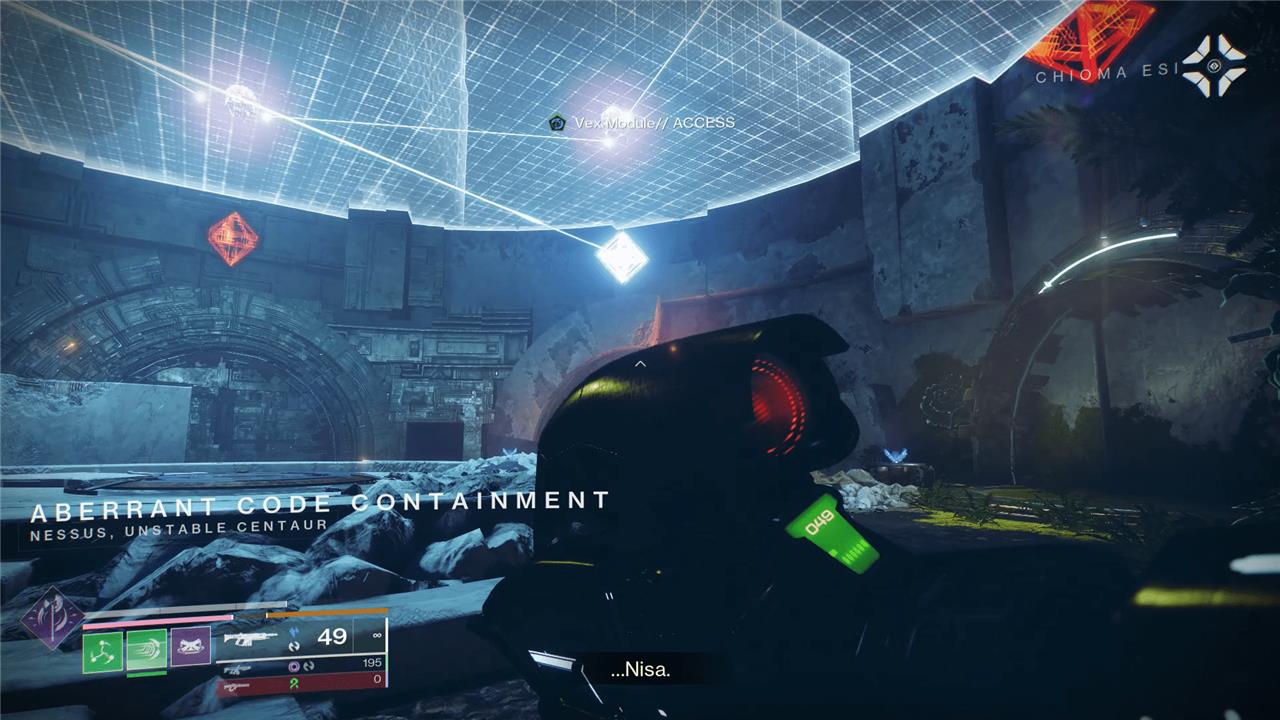Click the Ghost speaker icon beside Chioma Esi
1280x720 pixels.
[1213, 66]
